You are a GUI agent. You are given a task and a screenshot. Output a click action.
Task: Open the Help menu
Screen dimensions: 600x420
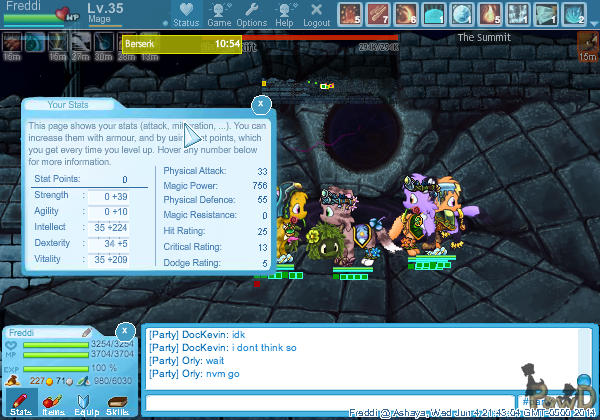pos(284,14)
